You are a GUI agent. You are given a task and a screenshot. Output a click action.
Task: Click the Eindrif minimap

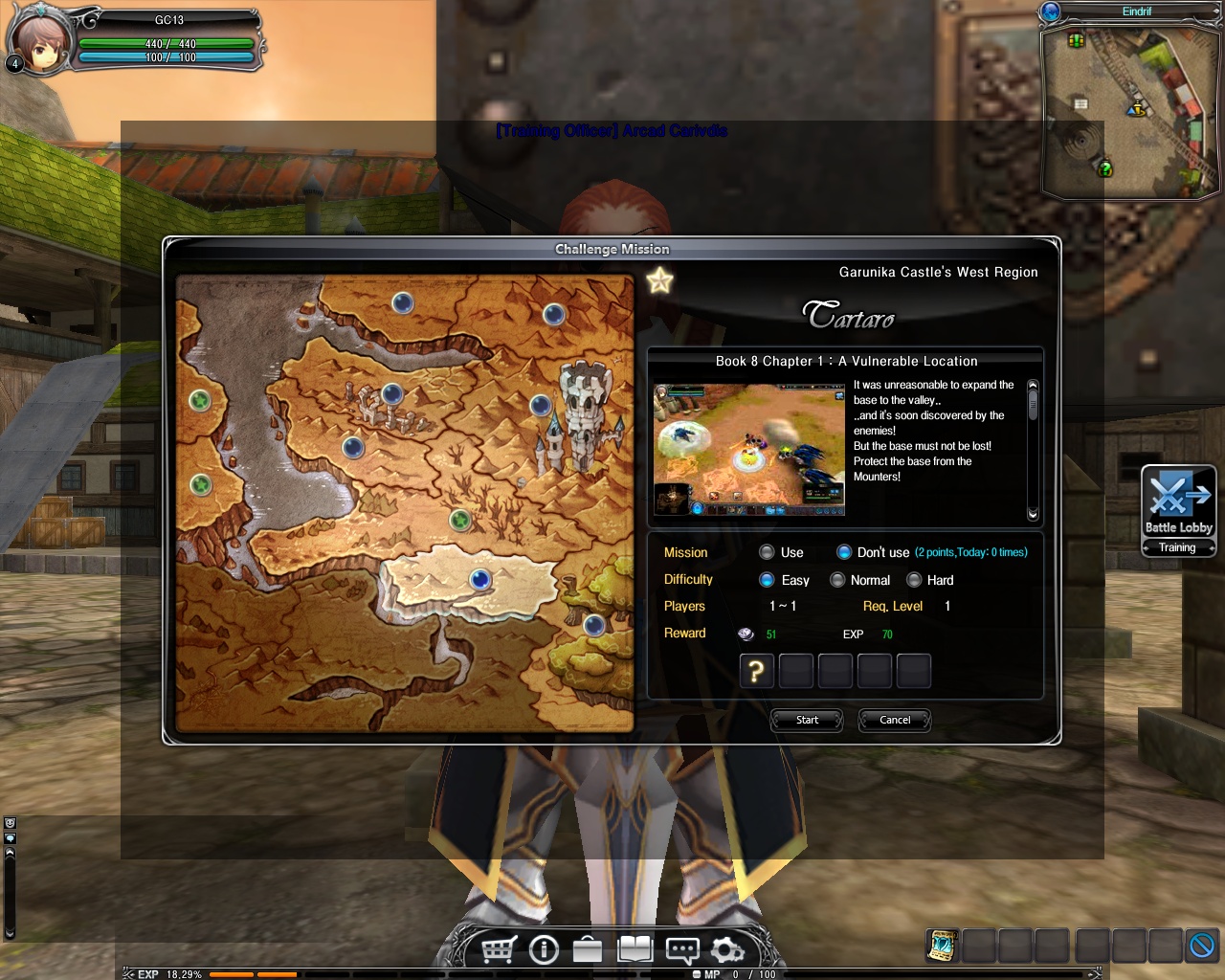click(x=1129, y=110)
